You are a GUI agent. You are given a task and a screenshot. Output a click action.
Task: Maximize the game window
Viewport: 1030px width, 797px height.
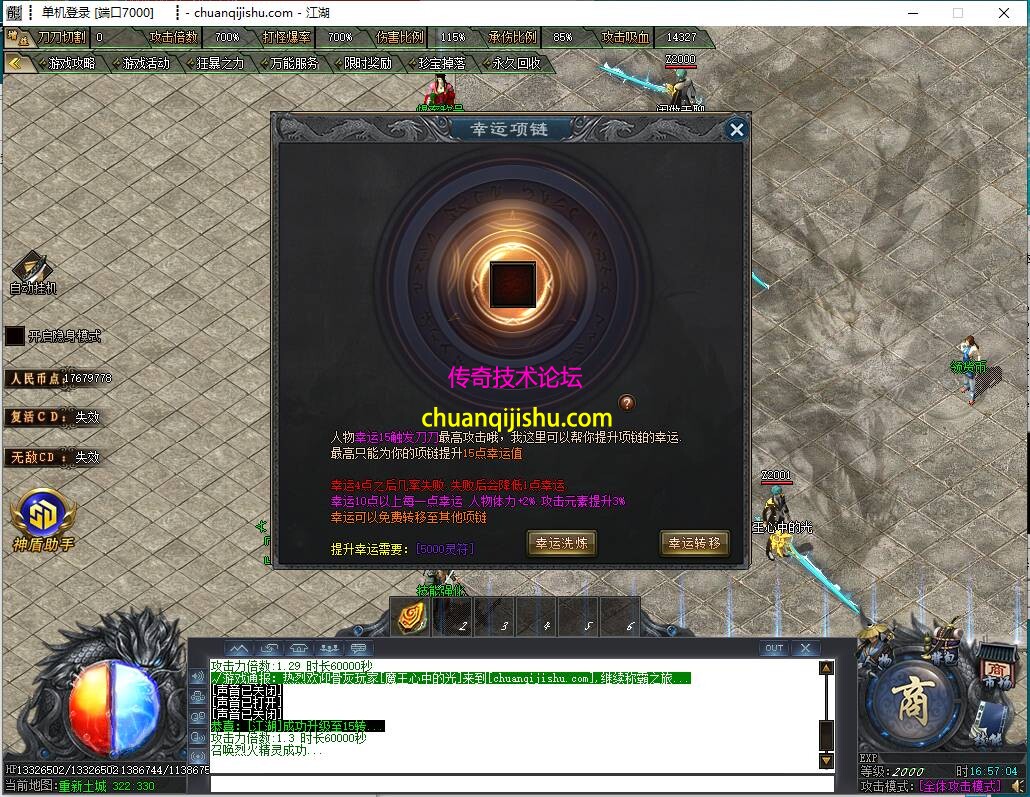point(957,13)
